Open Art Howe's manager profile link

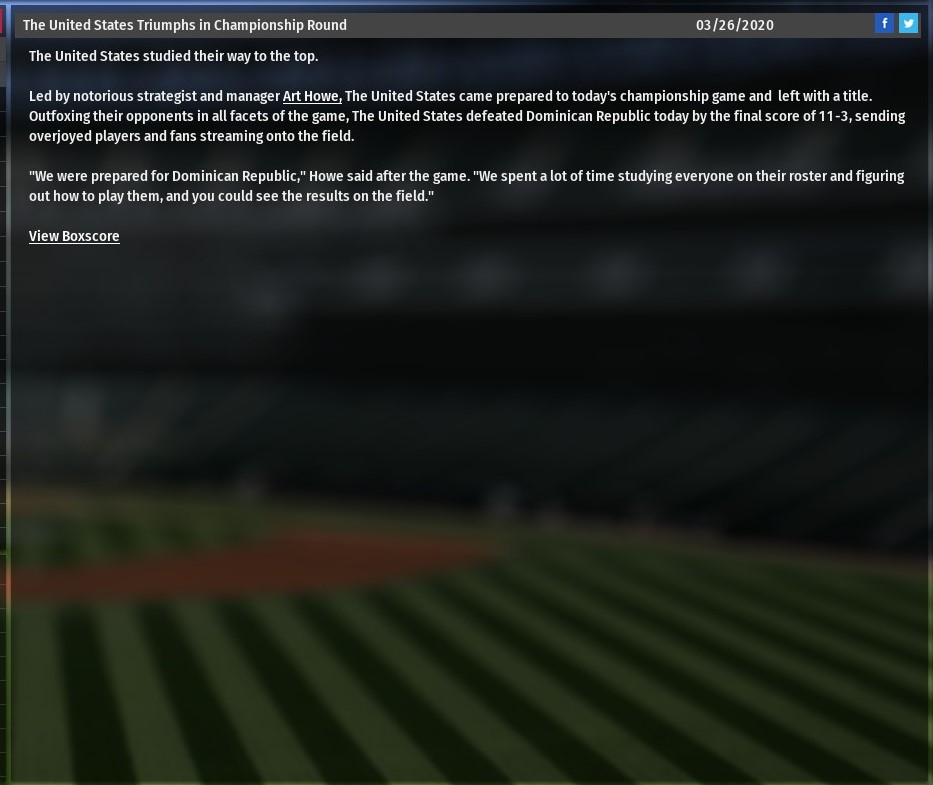(312, 96)
